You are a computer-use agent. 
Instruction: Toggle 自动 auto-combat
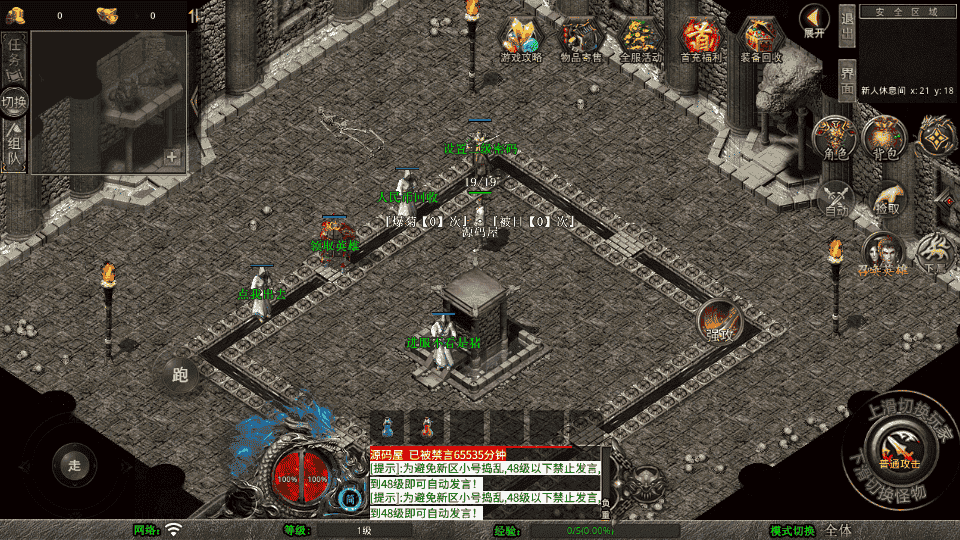click(836, 198)
